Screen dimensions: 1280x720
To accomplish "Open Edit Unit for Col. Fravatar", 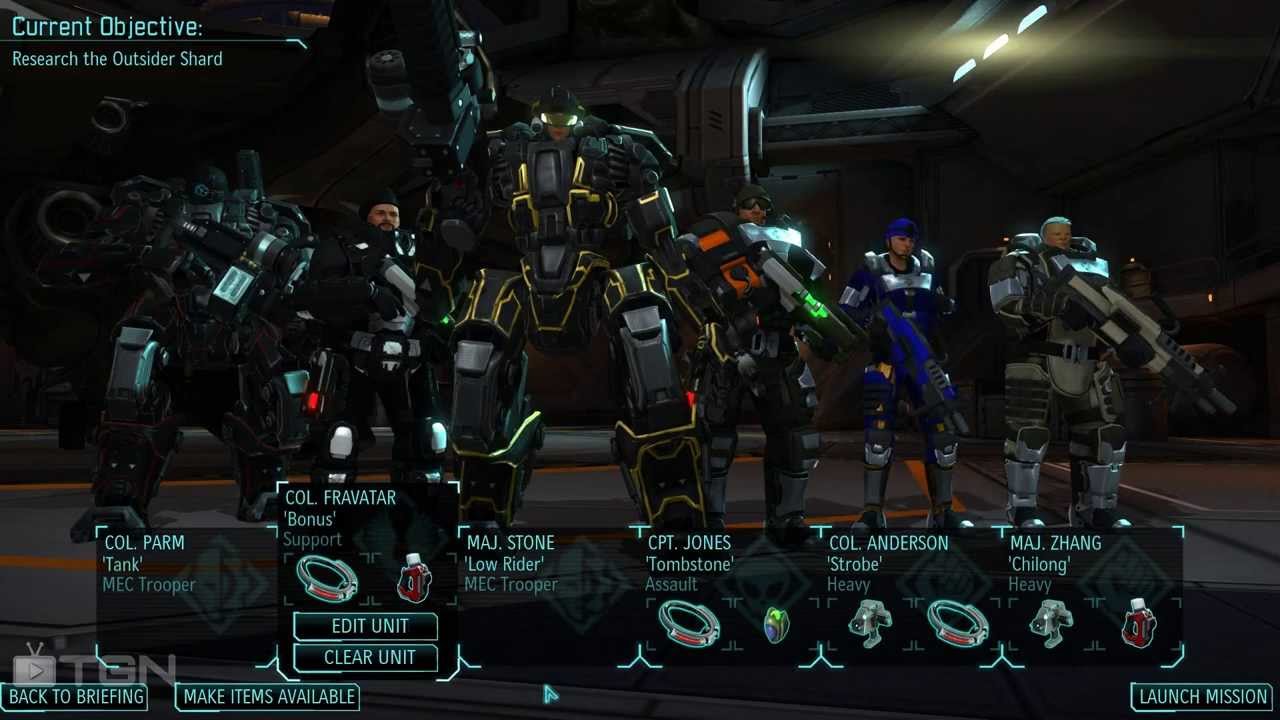I will coord(369,626).
